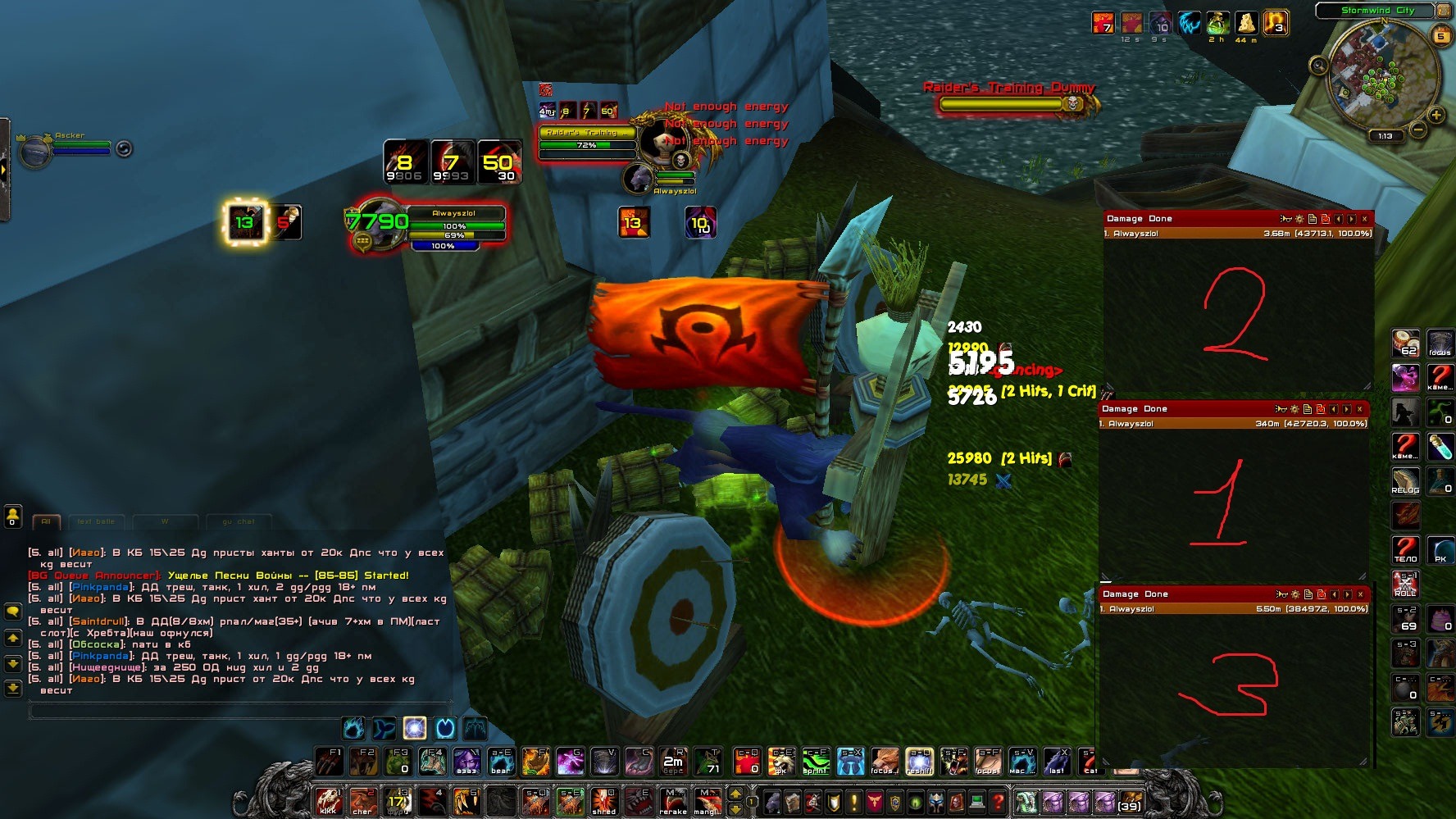This screenshot has width=1456, height=819.
Task: Click the Alwayszlol row in the 3.68m damage meter
Action: 1237,234
